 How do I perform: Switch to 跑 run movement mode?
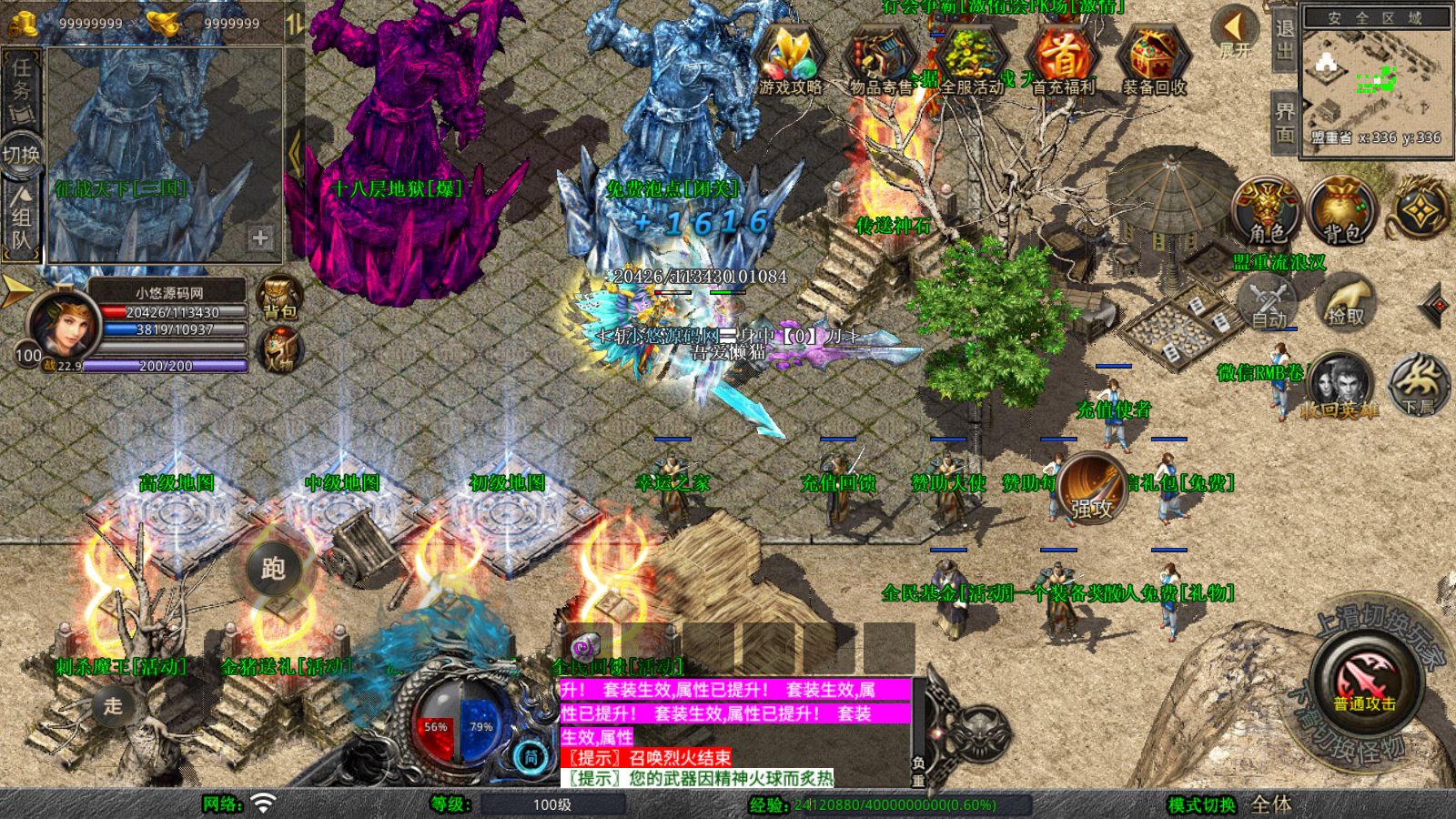pyautogui.click(x=273, y=569)
